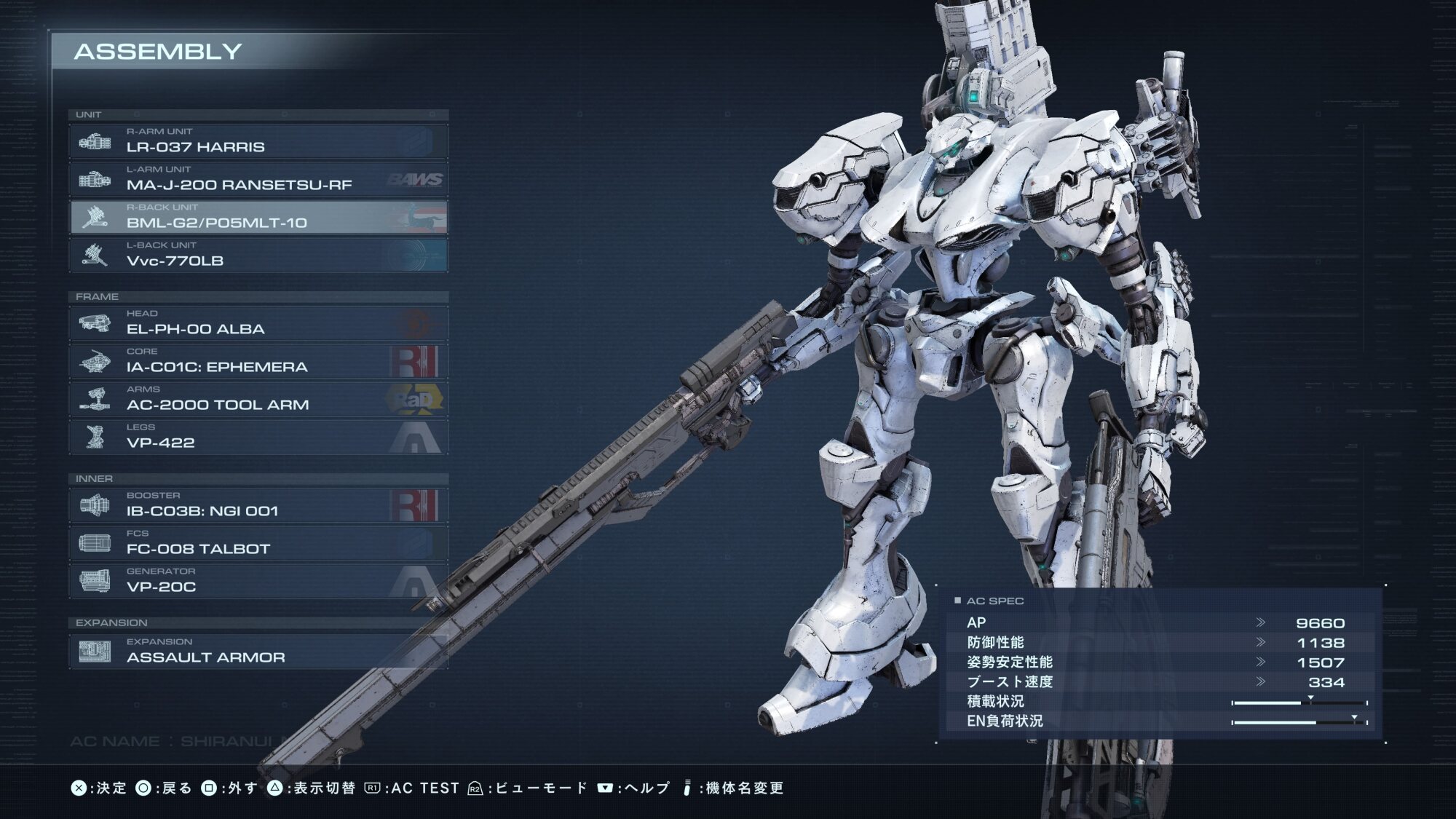Screen dimensions: 1456x819
Task: Open the R-Back Unit BML-G2/P05MLT-10 slot
Action: (x=258, y=217)
